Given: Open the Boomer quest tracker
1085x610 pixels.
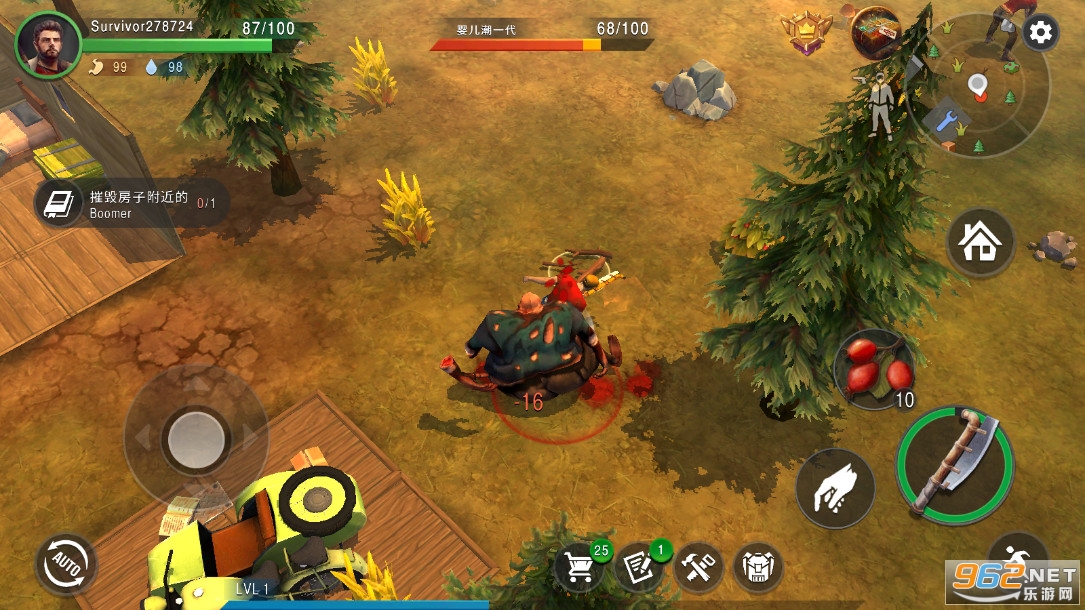Looking at the screenshot, I should click(128, 203).
